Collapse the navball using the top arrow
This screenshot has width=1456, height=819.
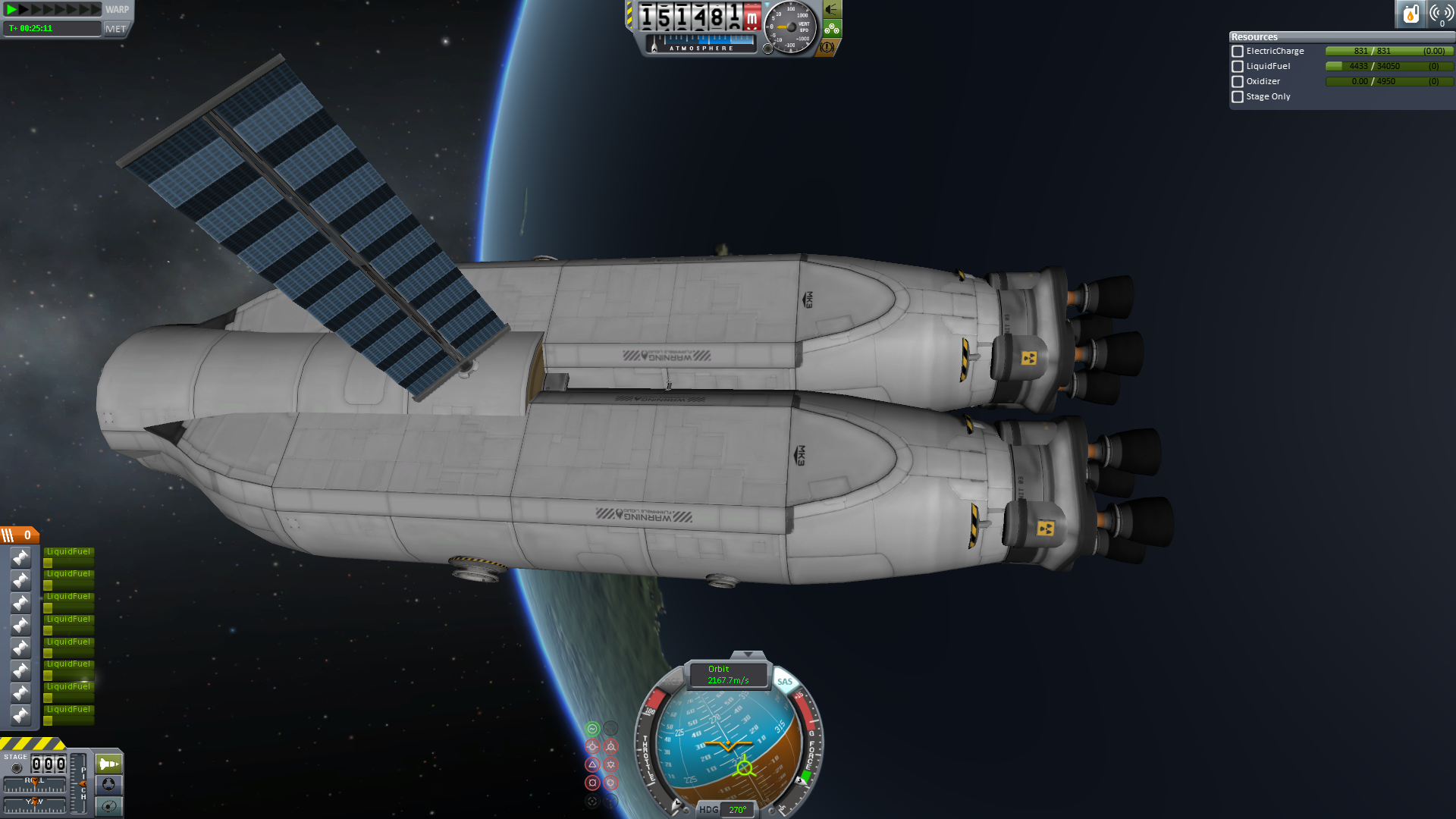(x=748, y=654)
